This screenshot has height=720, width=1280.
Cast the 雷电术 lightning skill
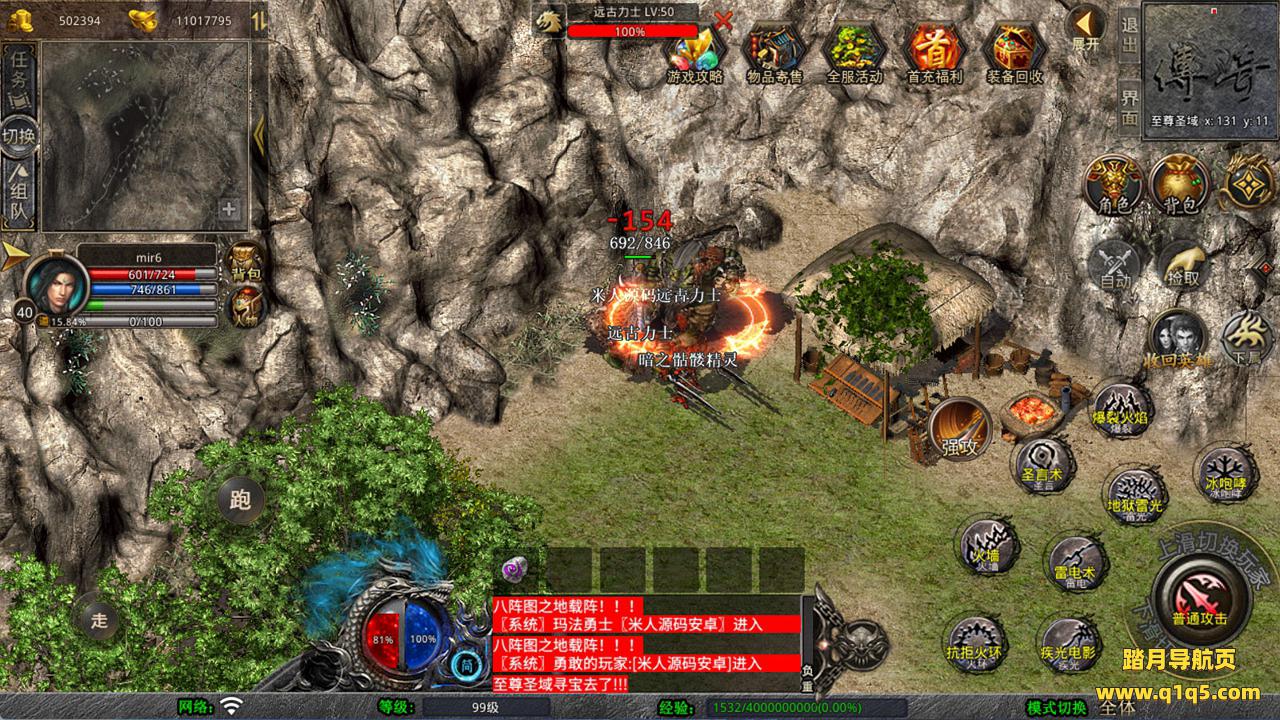coord(1074,563)
